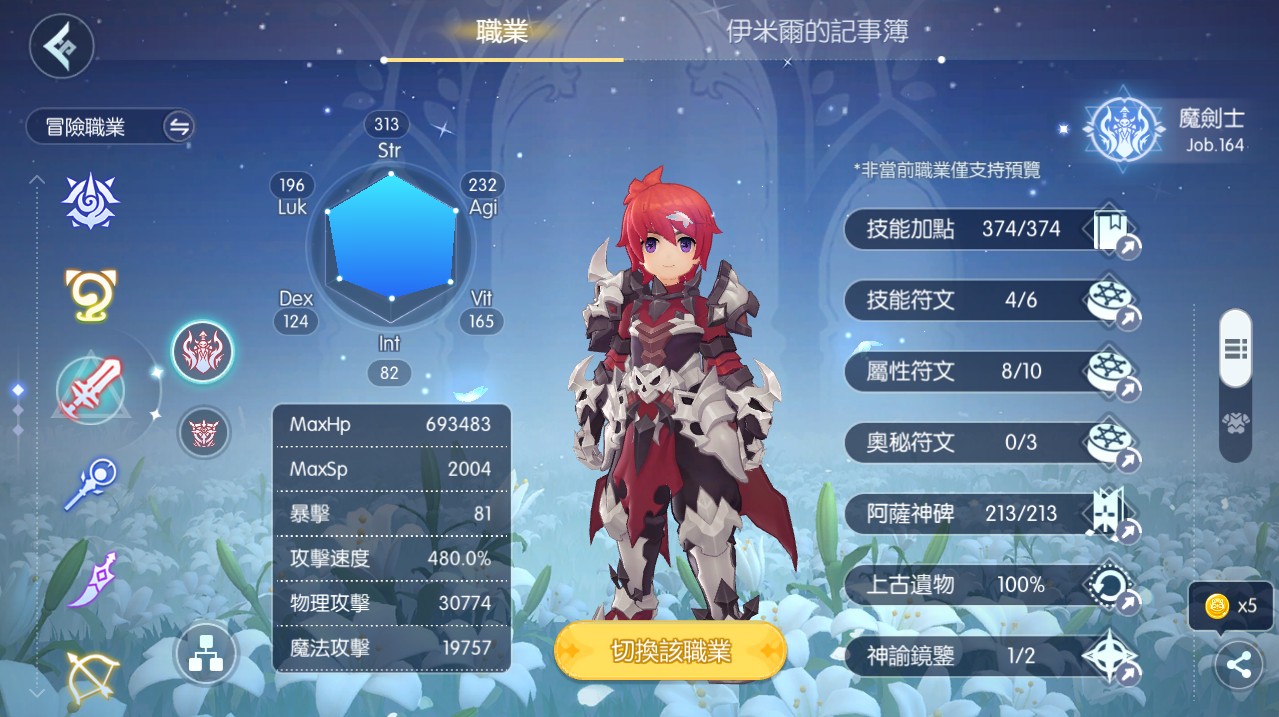This screenshot has height=717, width=1279.
Task: Select the red sword swordsman class icon
Action: 90,388
